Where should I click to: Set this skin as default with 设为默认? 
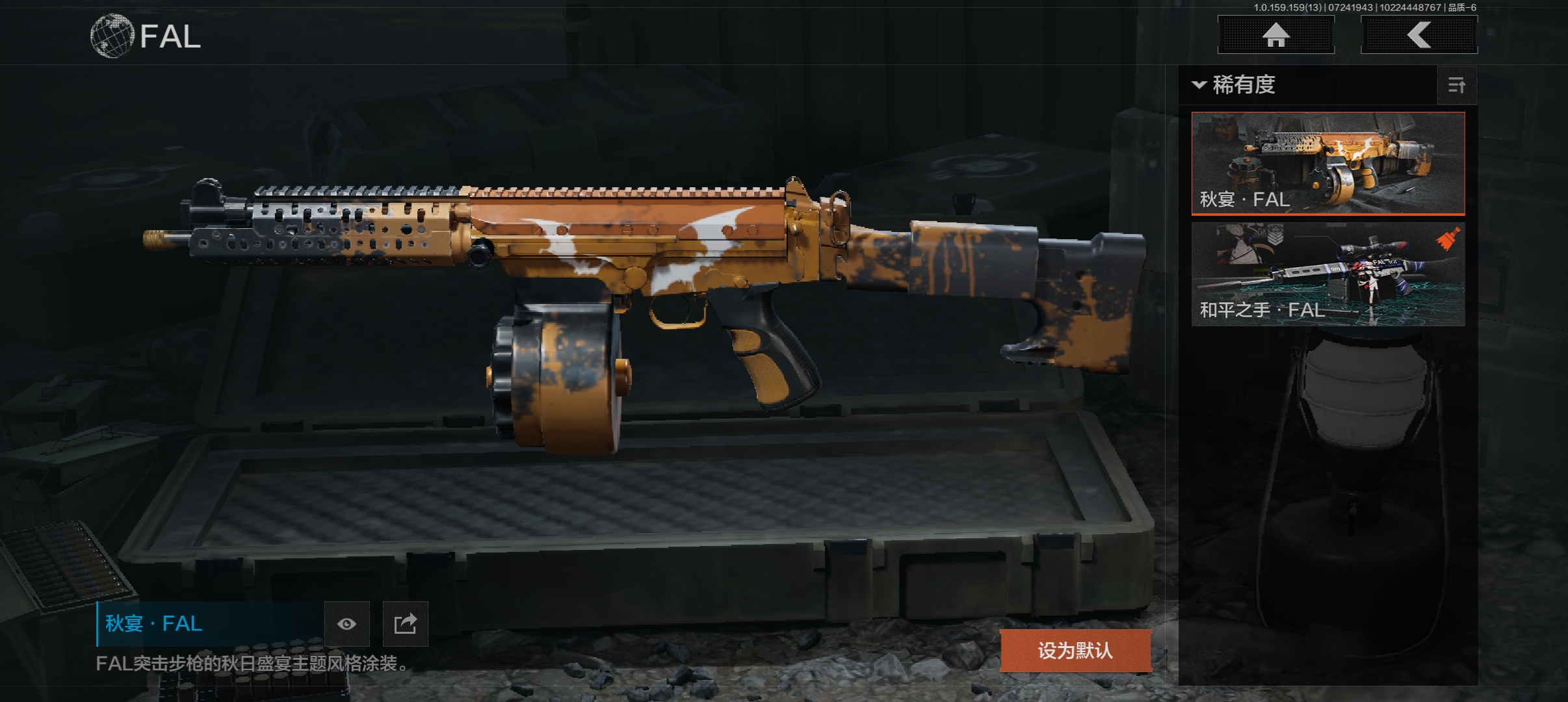tap(1075, 650)
